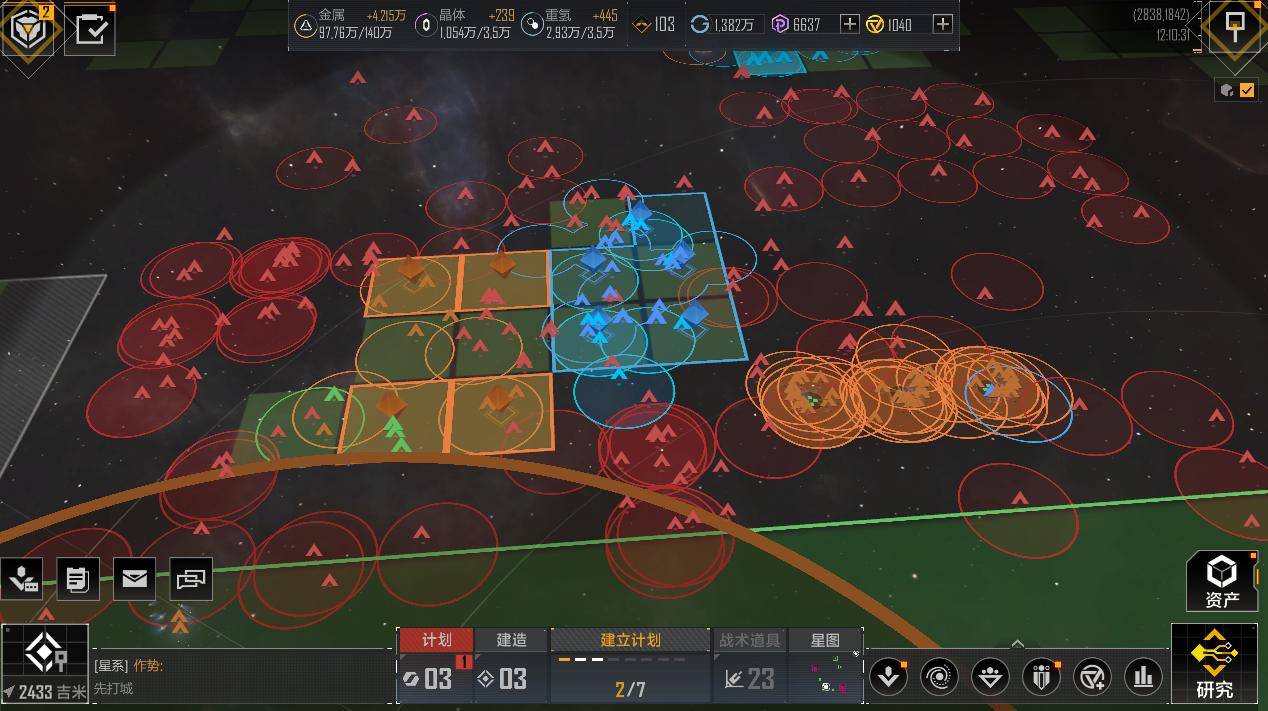Toggle the orange checkbox under the base icon
This screenshot has width=1268, height=711.
coord(1247,90)
